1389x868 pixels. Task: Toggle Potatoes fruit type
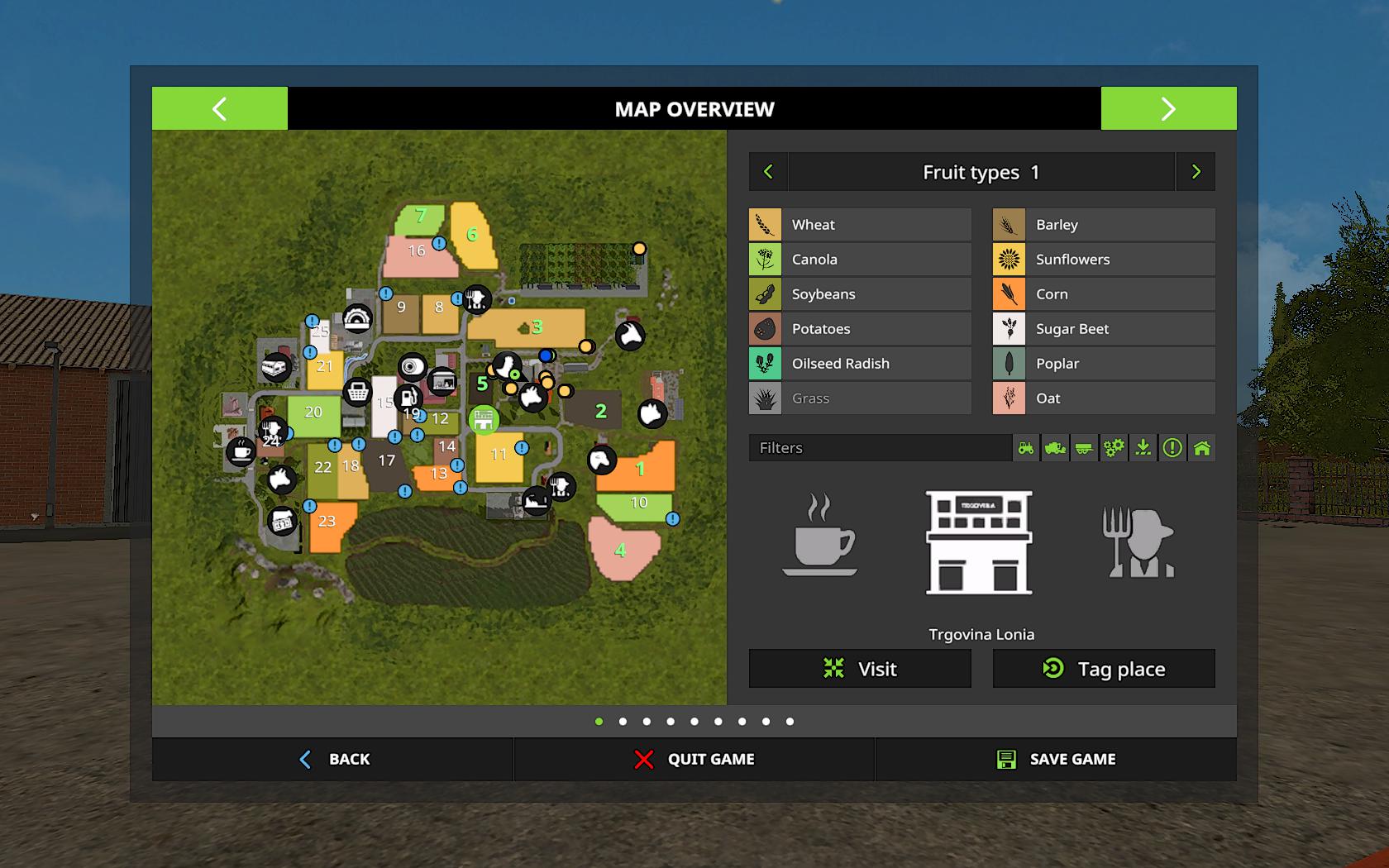tap(860, 329)
